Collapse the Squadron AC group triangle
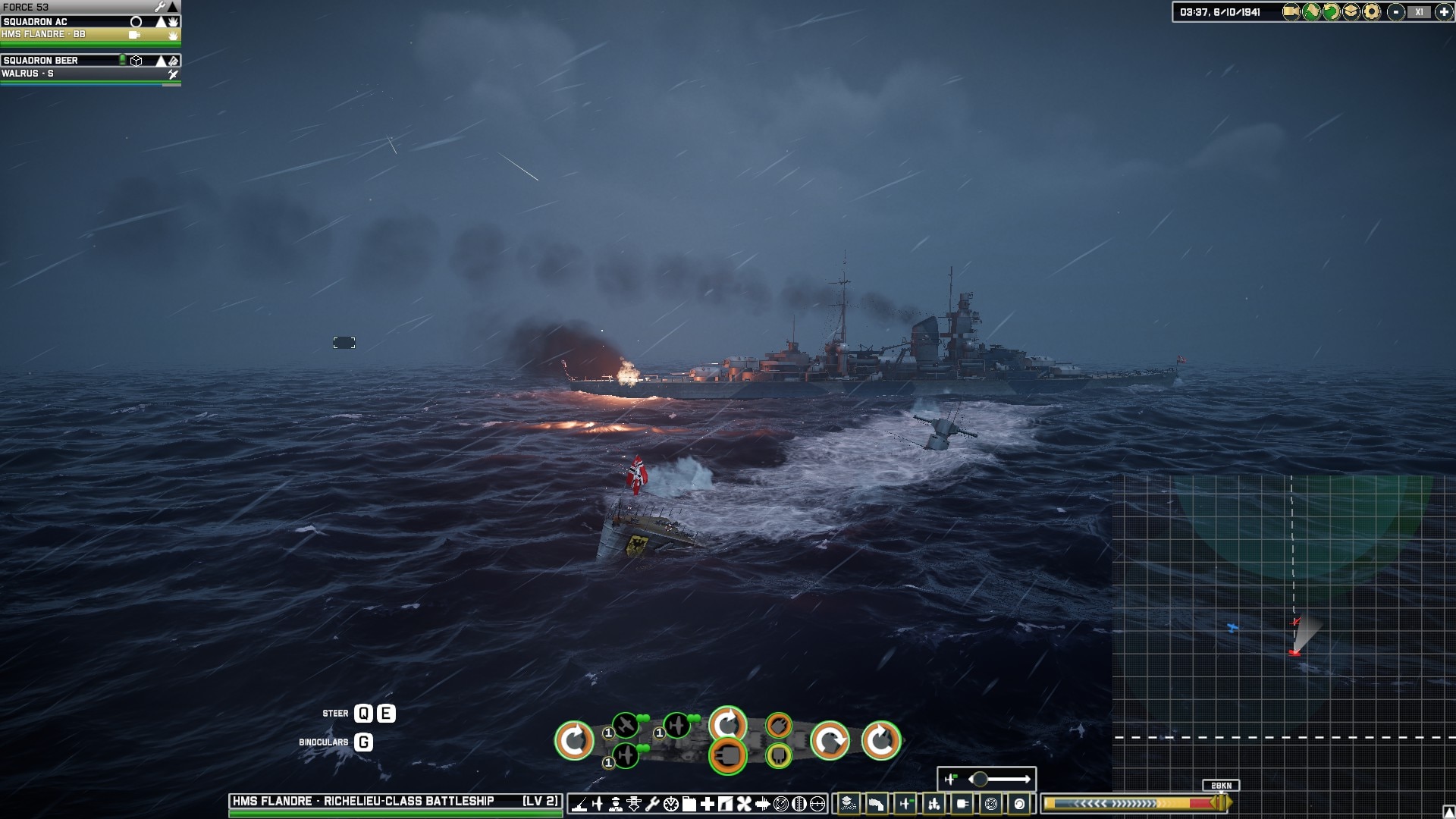Viewport: 1456px width, 819px height. pos(161,21)
